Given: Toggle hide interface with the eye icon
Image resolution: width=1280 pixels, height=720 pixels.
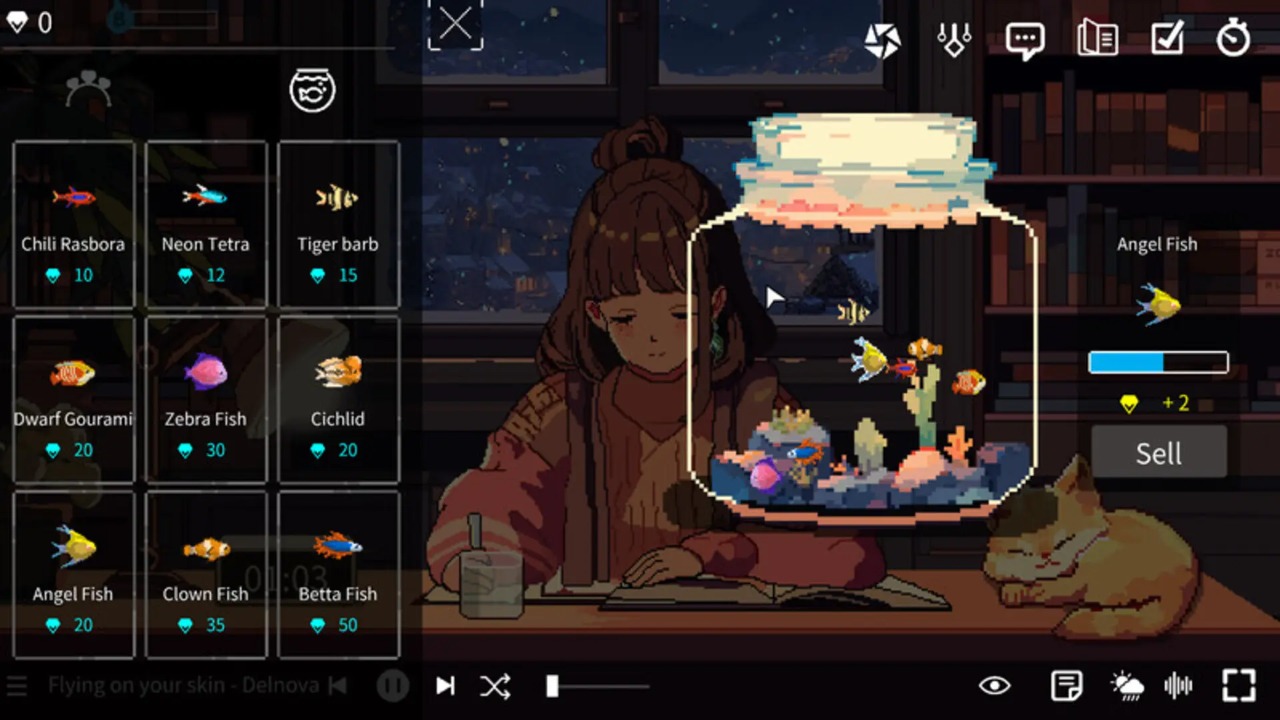Looking at the screenshot, I should (994, 686).
